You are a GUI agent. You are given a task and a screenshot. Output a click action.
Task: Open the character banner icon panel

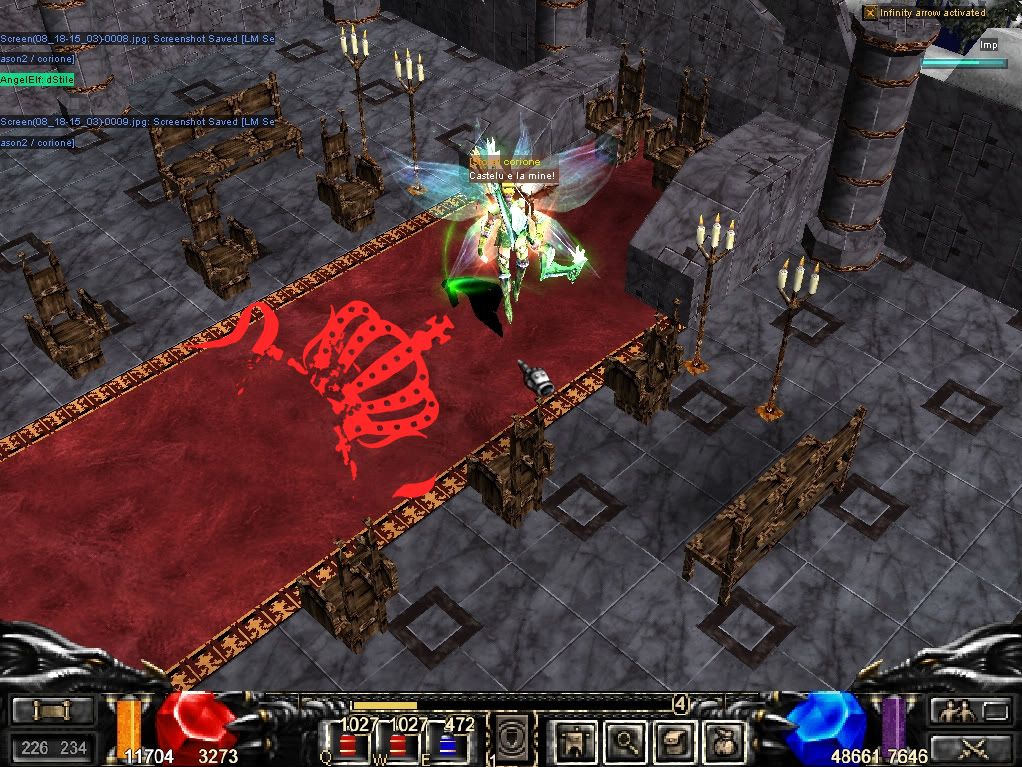(x=579, y=741)
